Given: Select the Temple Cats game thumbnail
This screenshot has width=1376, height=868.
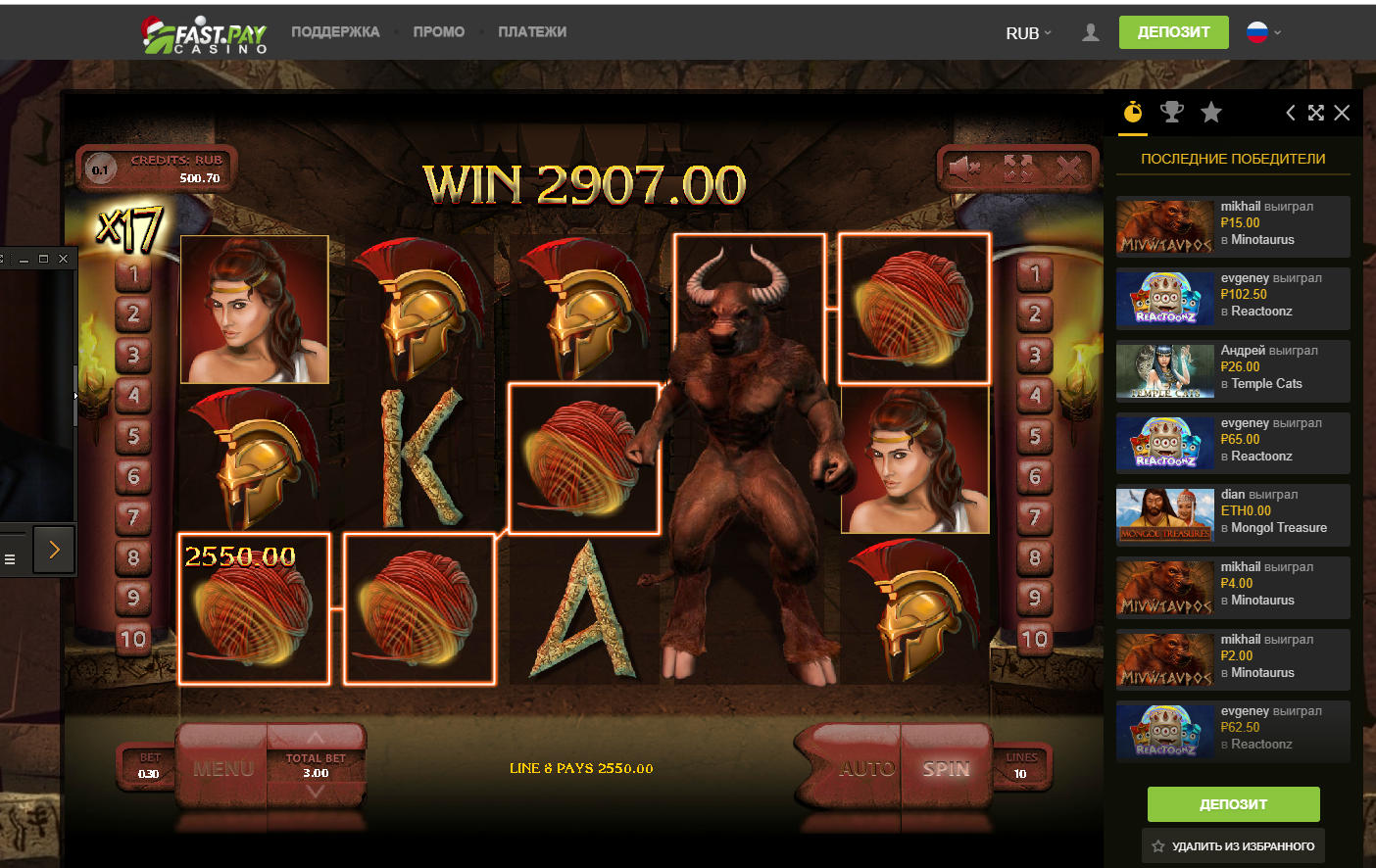Looking at the screenshot, I should pos(1165,371).
